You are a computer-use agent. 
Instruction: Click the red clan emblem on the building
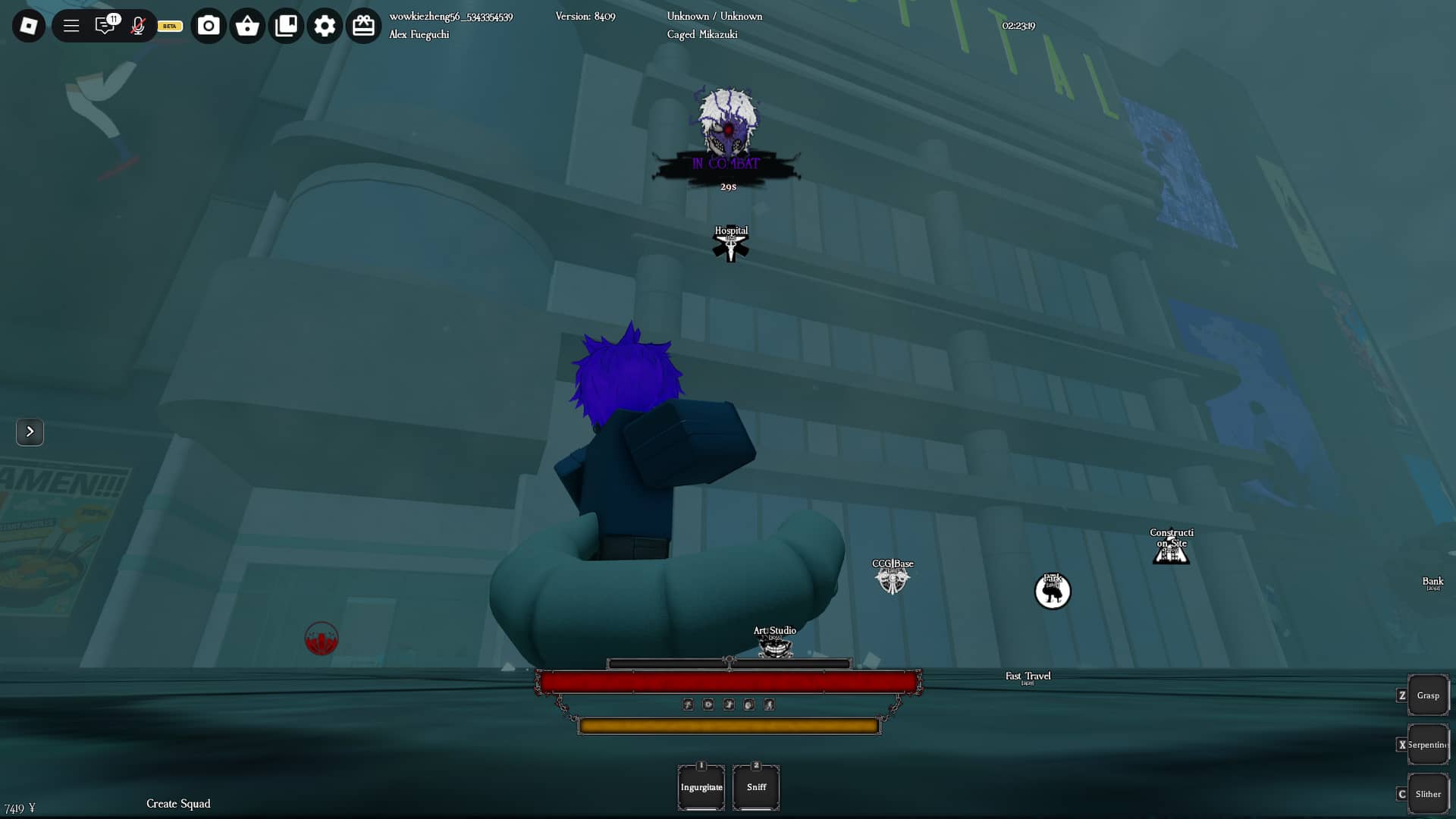point(322,639)
